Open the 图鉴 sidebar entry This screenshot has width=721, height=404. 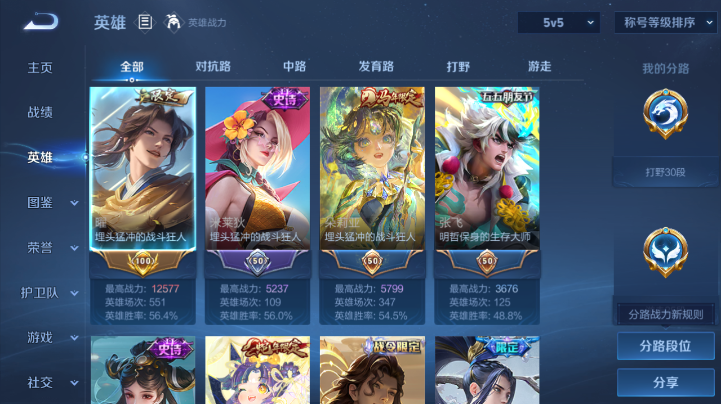pyautogui.click(x=40, y=202)
